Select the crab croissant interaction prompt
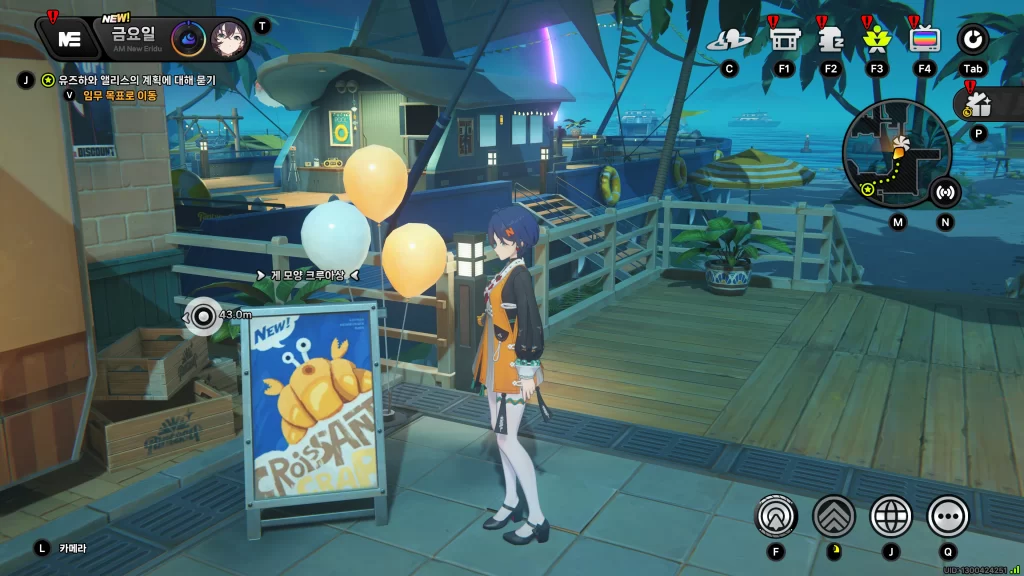The image size is (1024, 576). tap(307, 275)
